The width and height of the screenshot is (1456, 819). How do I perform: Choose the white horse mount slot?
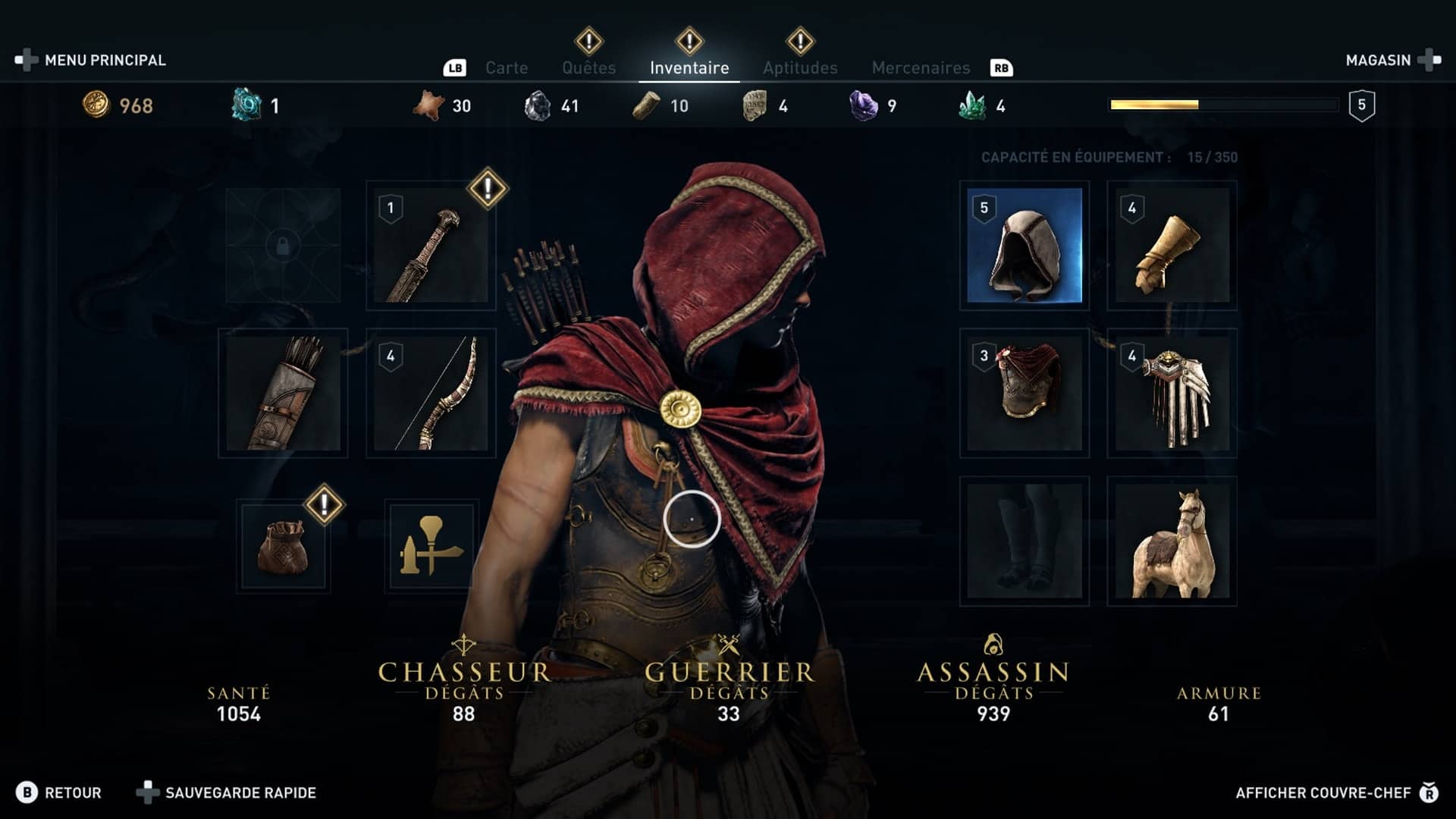pos(1172,541)
